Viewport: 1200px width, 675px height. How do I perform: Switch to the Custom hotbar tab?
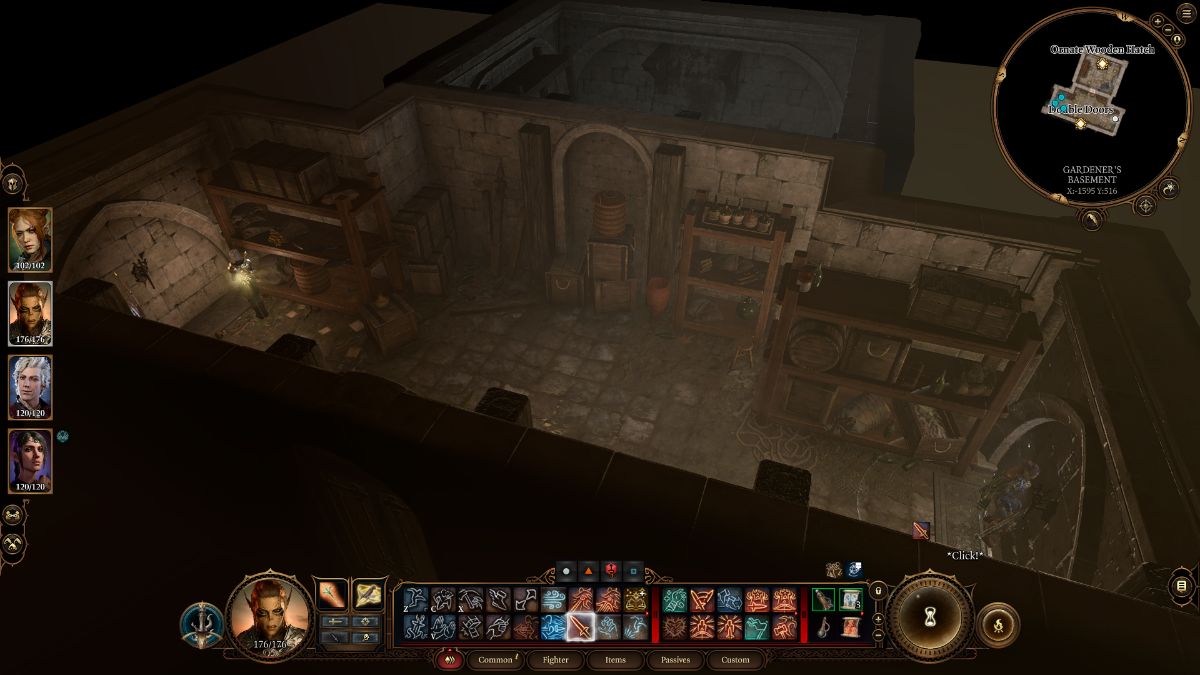click(735, 660)
